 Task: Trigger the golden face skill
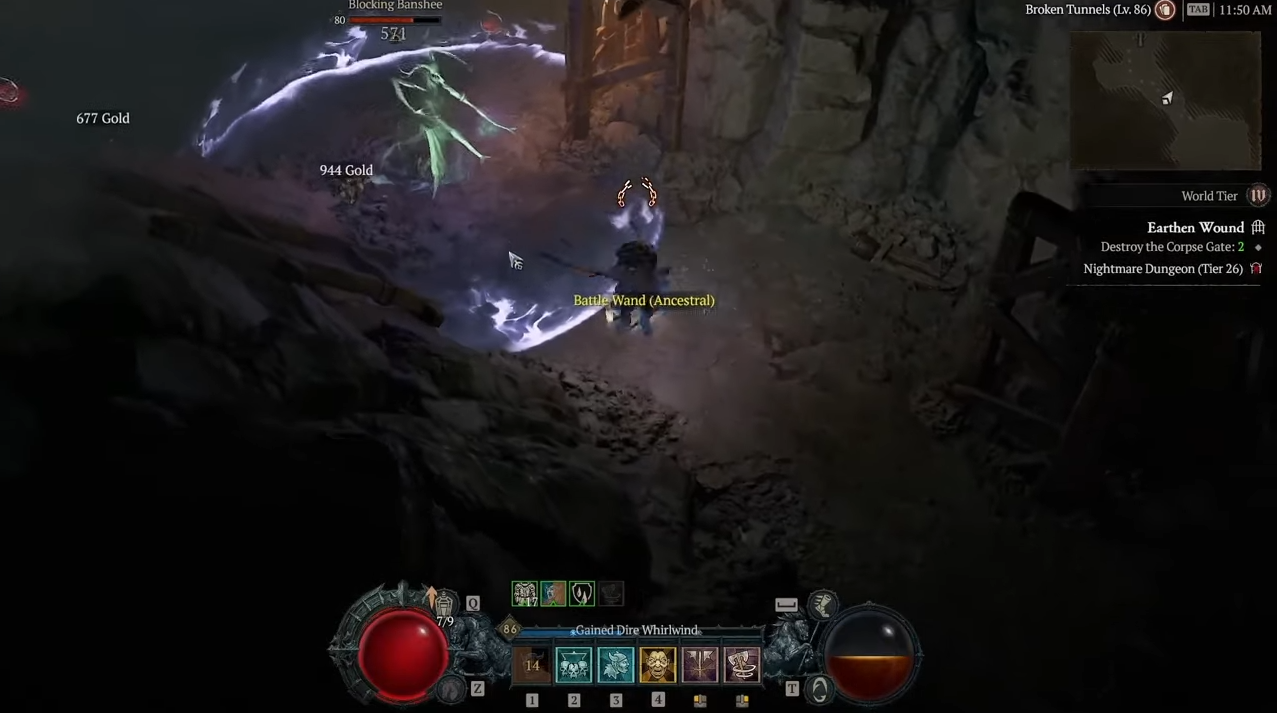[x=658, y=665]
